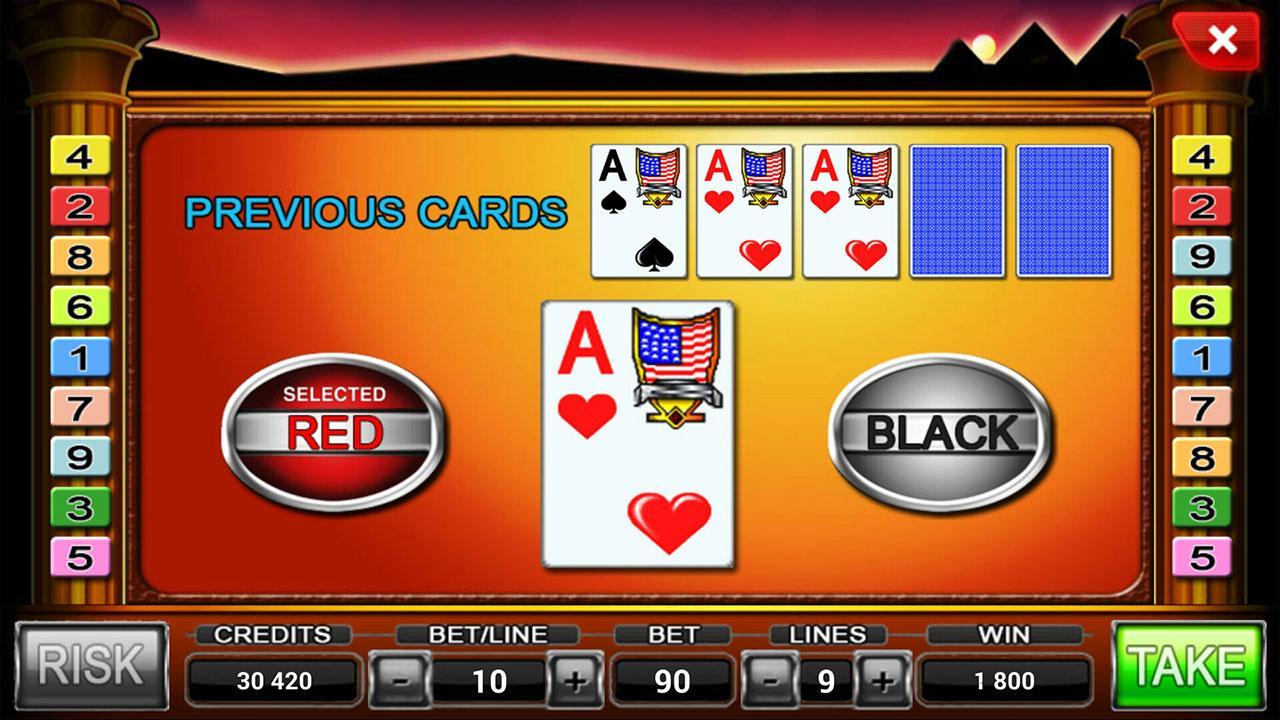Close the gamble screen with the X
The image size is (1280, 720).
[1221, 40]
